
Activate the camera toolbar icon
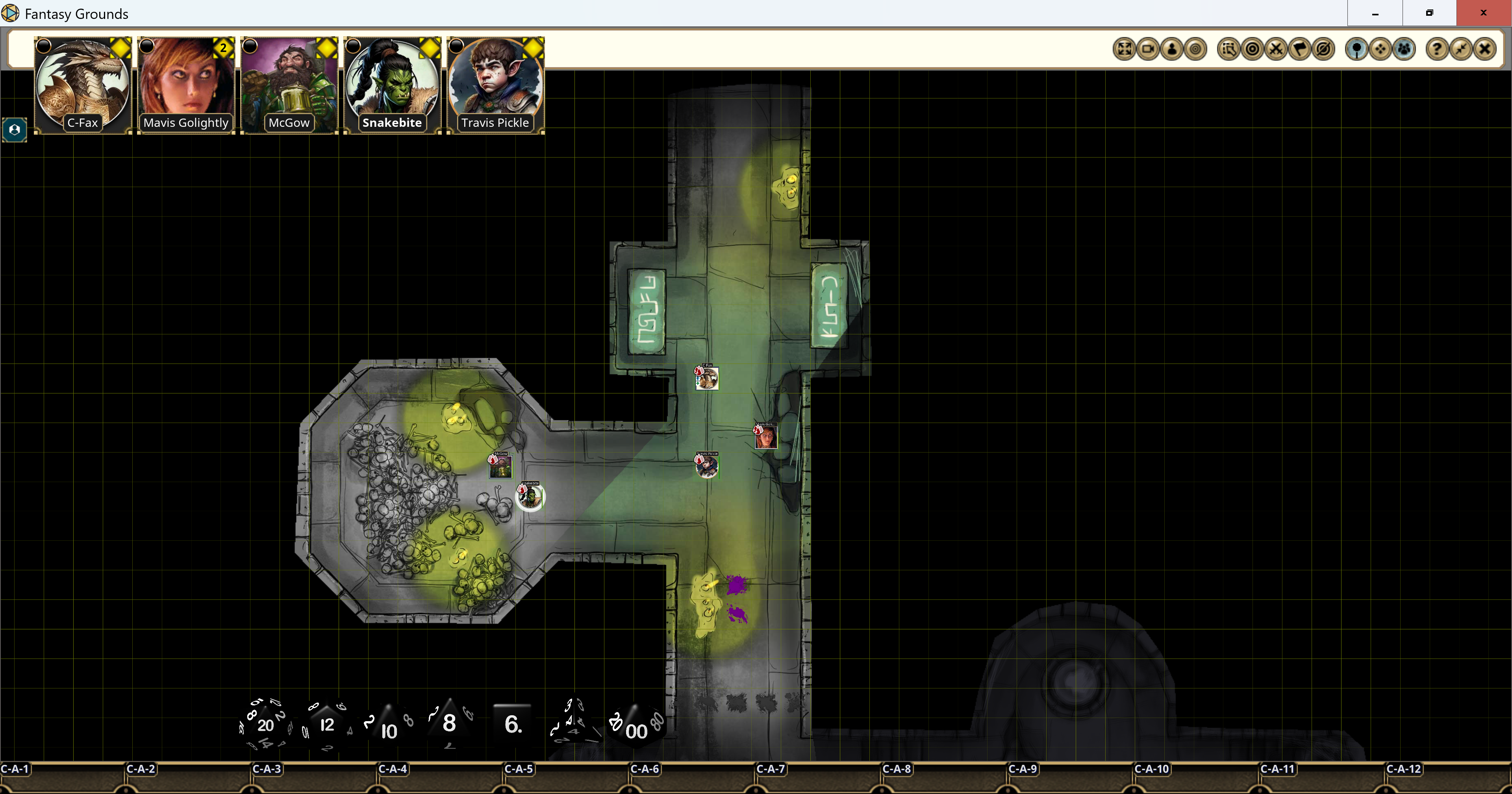coord(1148,49)
